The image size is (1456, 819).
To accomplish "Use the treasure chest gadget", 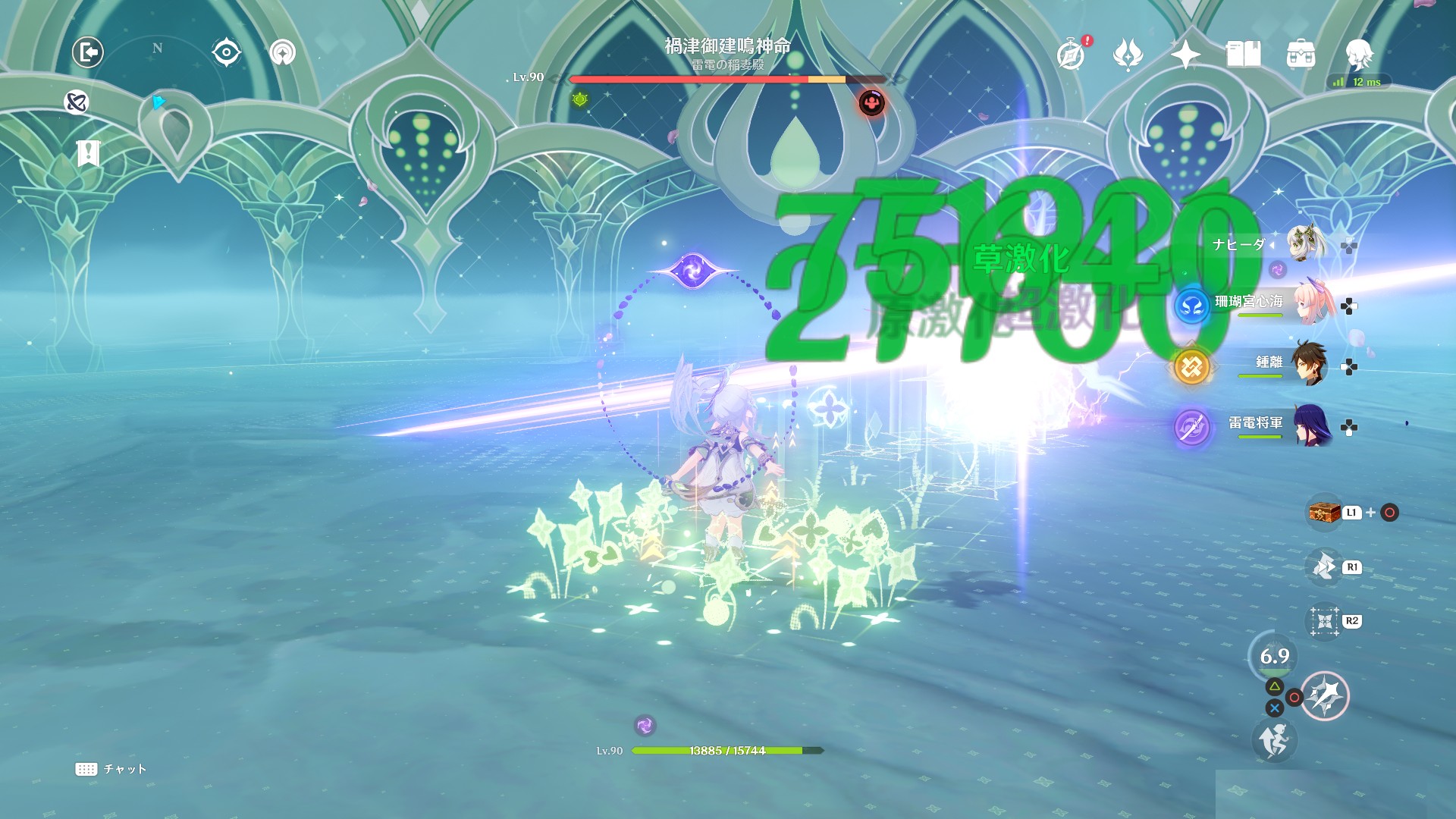I will point(1324,513).
